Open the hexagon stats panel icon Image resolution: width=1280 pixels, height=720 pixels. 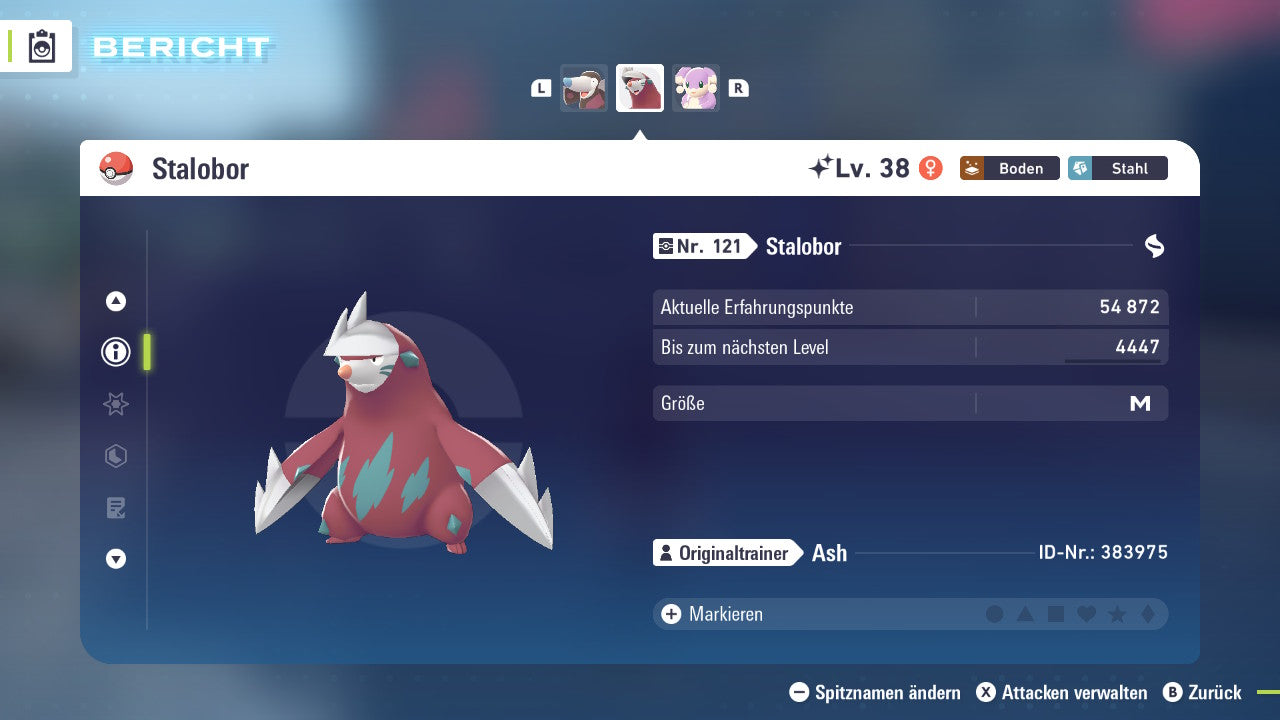click(x=115, y=456)
